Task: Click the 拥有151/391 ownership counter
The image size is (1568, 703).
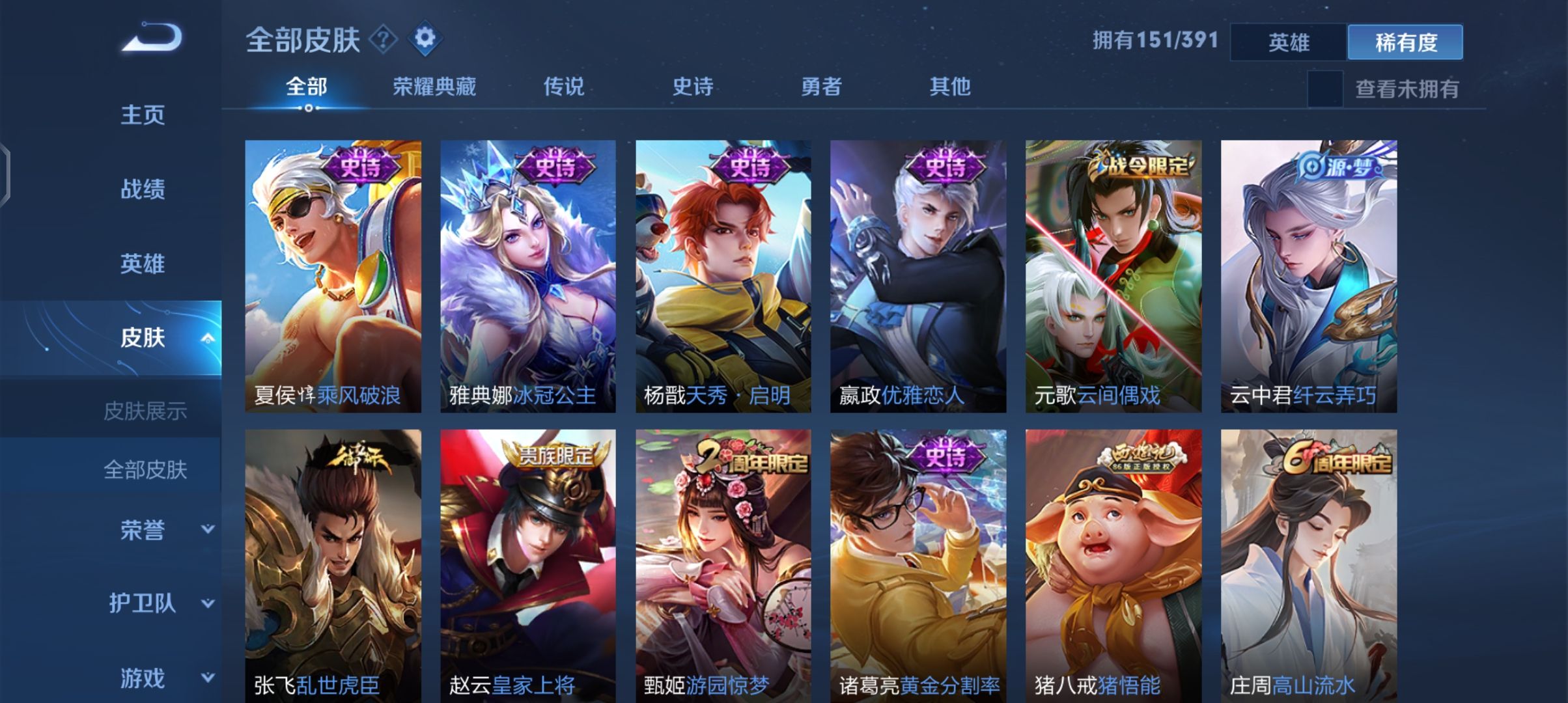Action: [1155, 39]
